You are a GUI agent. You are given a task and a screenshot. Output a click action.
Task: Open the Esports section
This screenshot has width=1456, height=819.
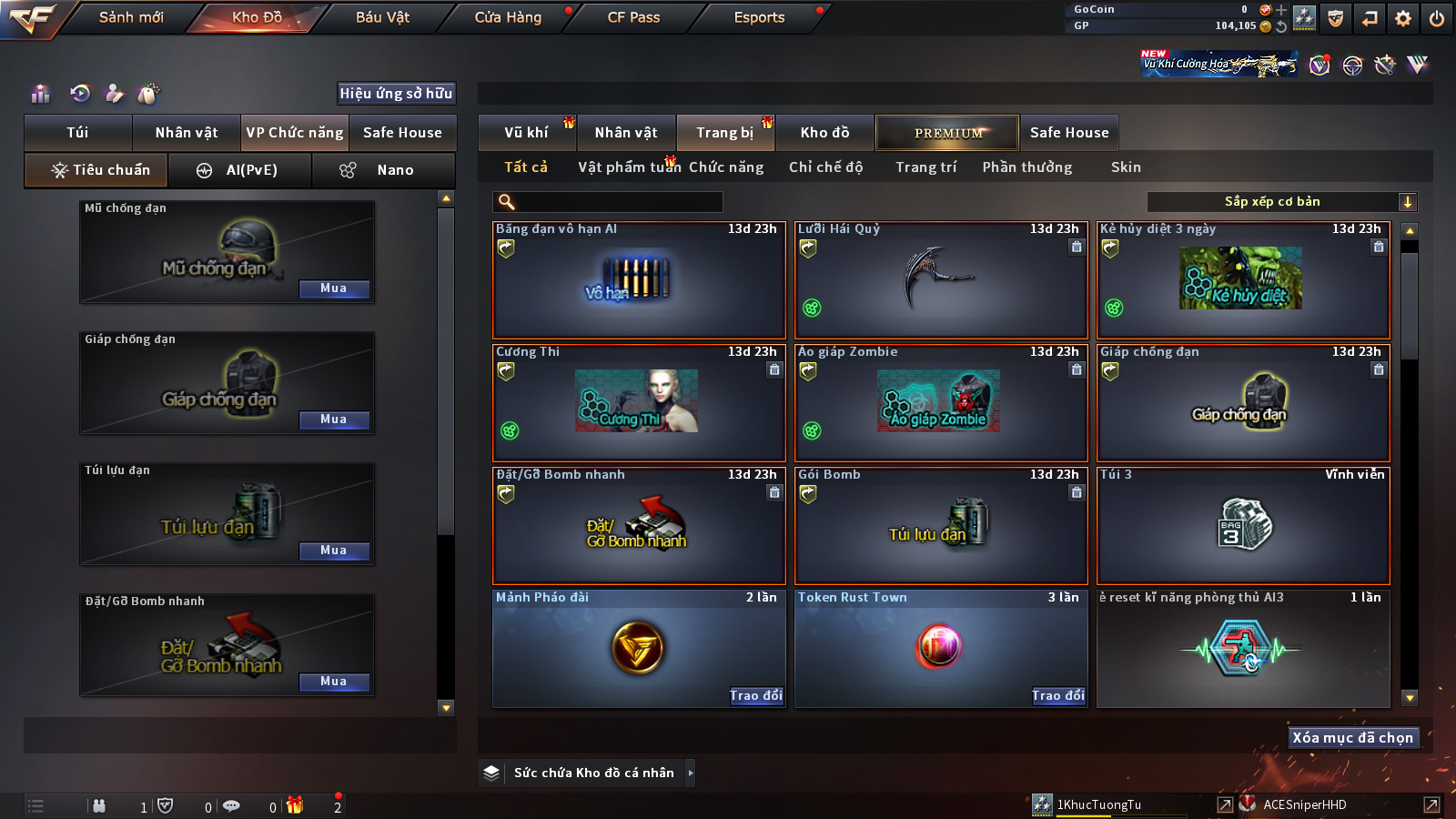[x=759, y=17]
